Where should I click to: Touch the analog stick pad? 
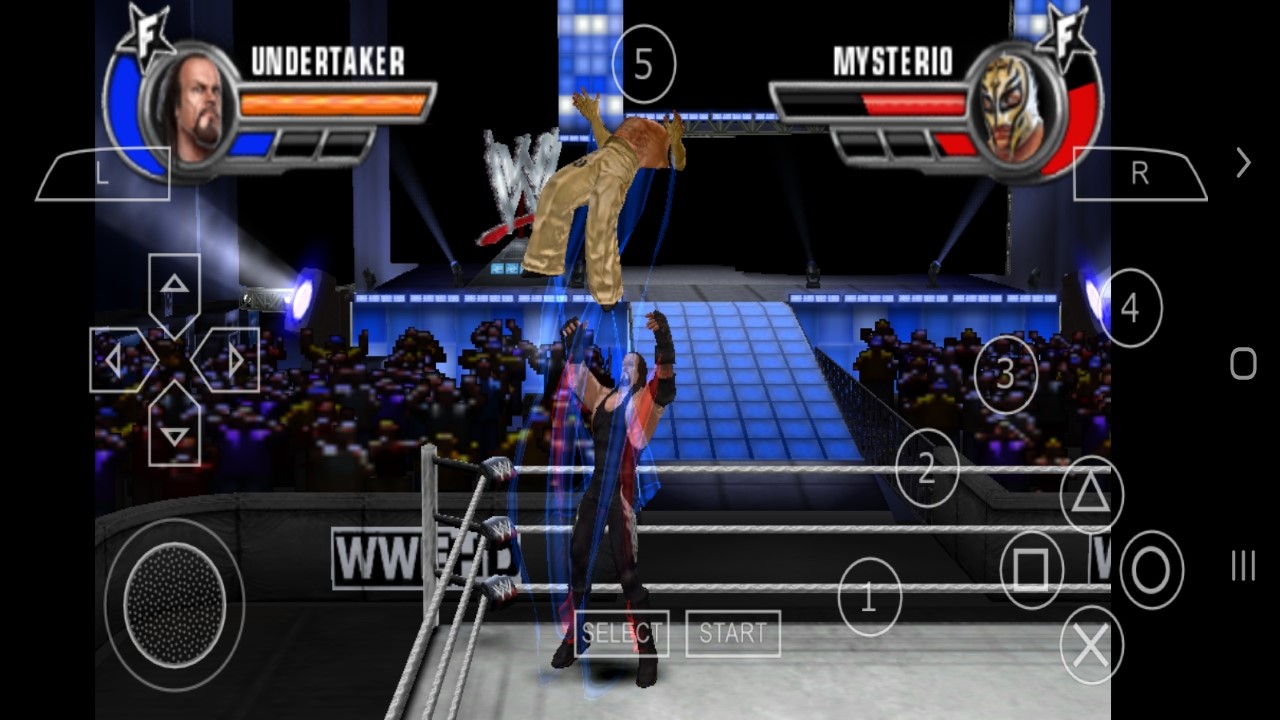174,604
